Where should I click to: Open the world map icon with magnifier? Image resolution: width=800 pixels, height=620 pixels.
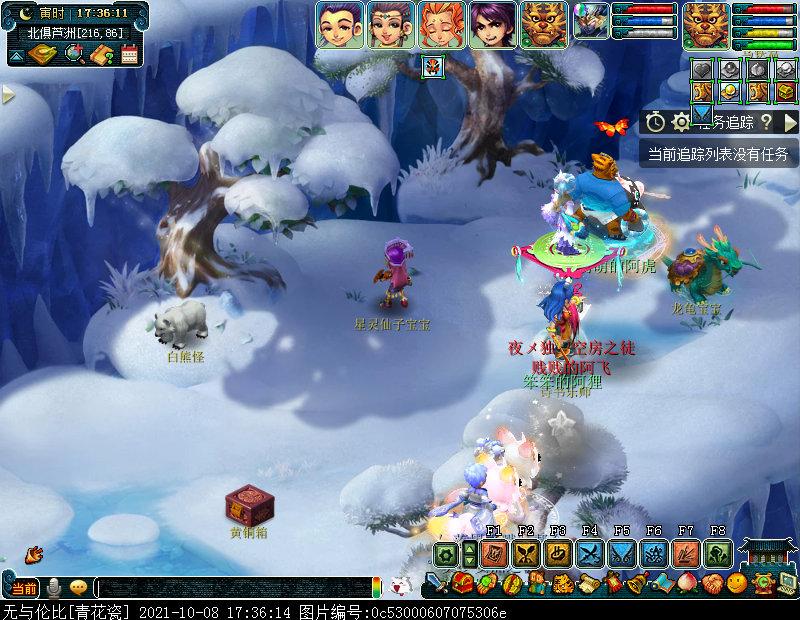click(74, 54)
